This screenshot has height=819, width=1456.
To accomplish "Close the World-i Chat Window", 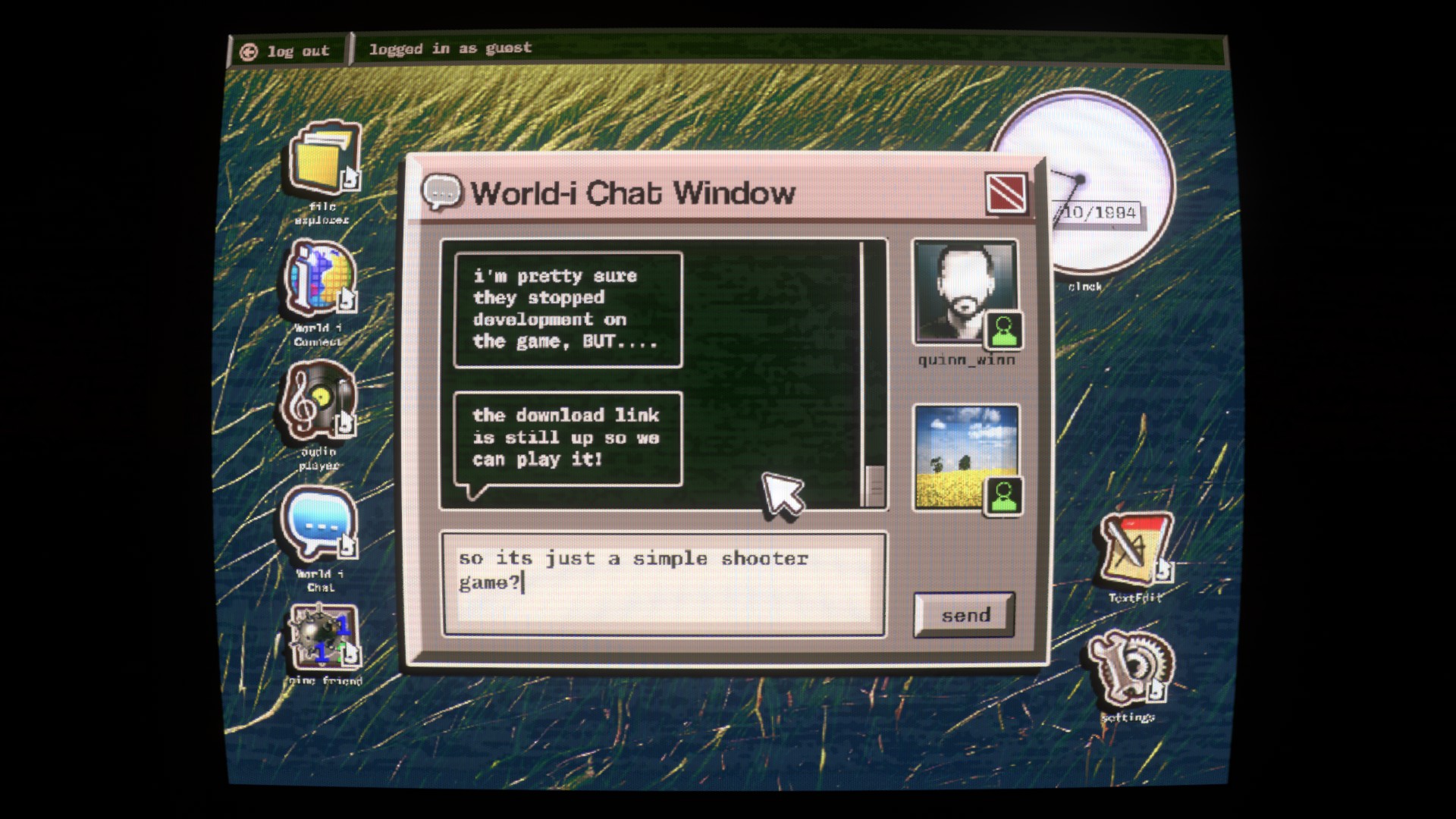I will (x=1006, y=193).
